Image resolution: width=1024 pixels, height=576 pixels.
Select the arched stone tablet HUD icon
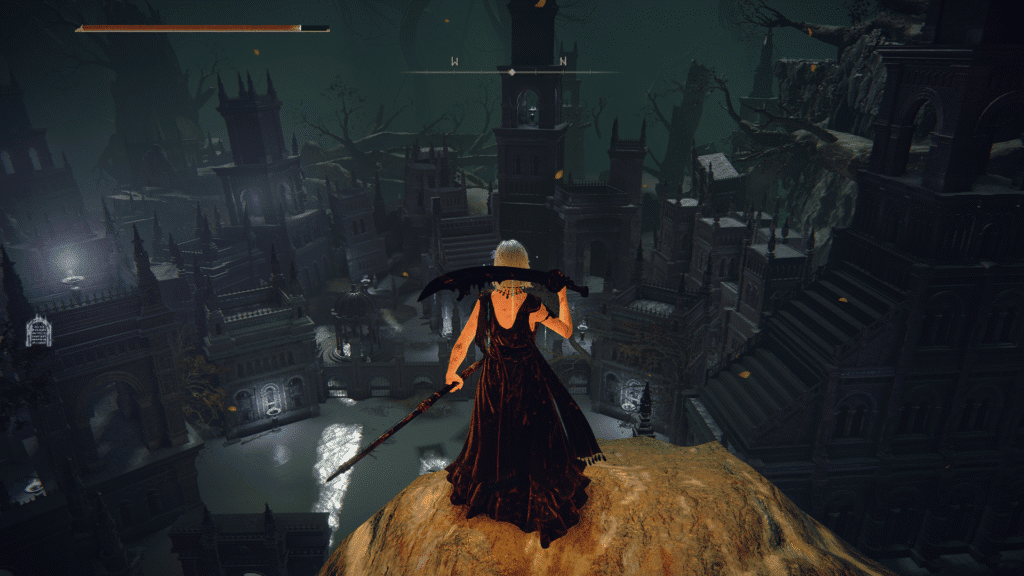pos(38,331)
